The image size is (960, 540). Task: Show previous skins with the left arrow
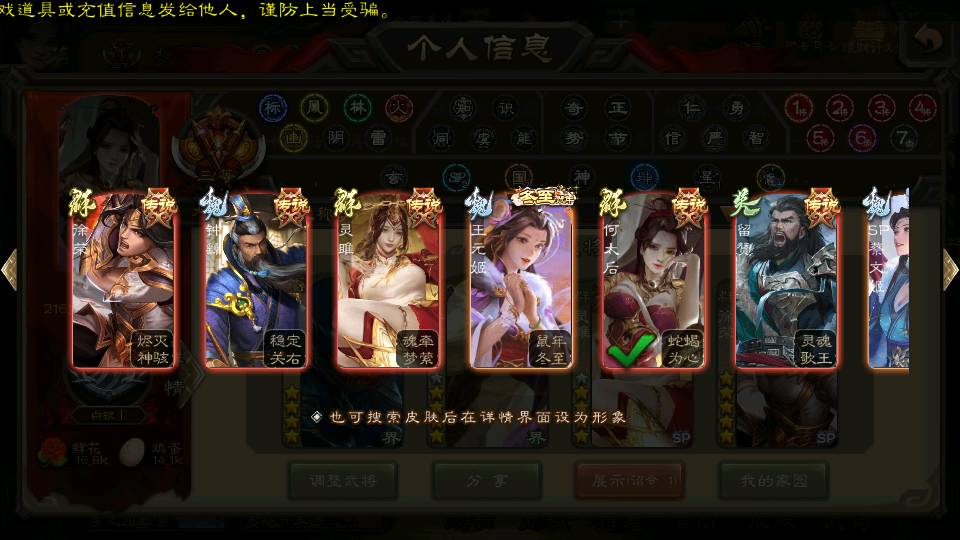(10, 269)
